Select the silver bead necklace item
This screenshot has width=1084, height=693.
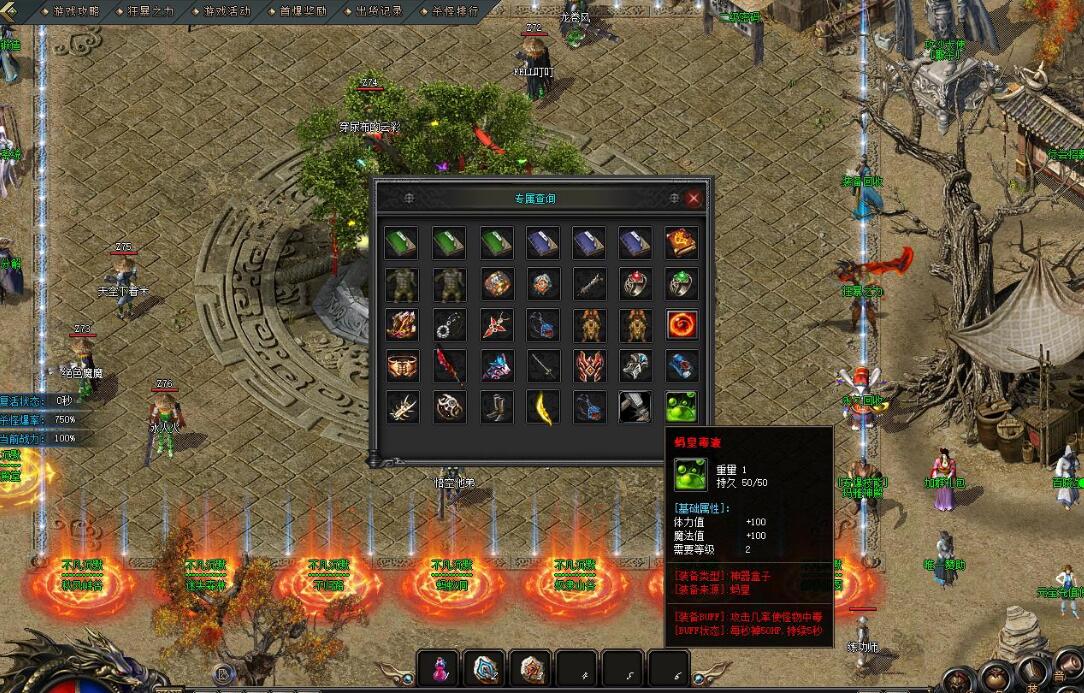[448, 325]
